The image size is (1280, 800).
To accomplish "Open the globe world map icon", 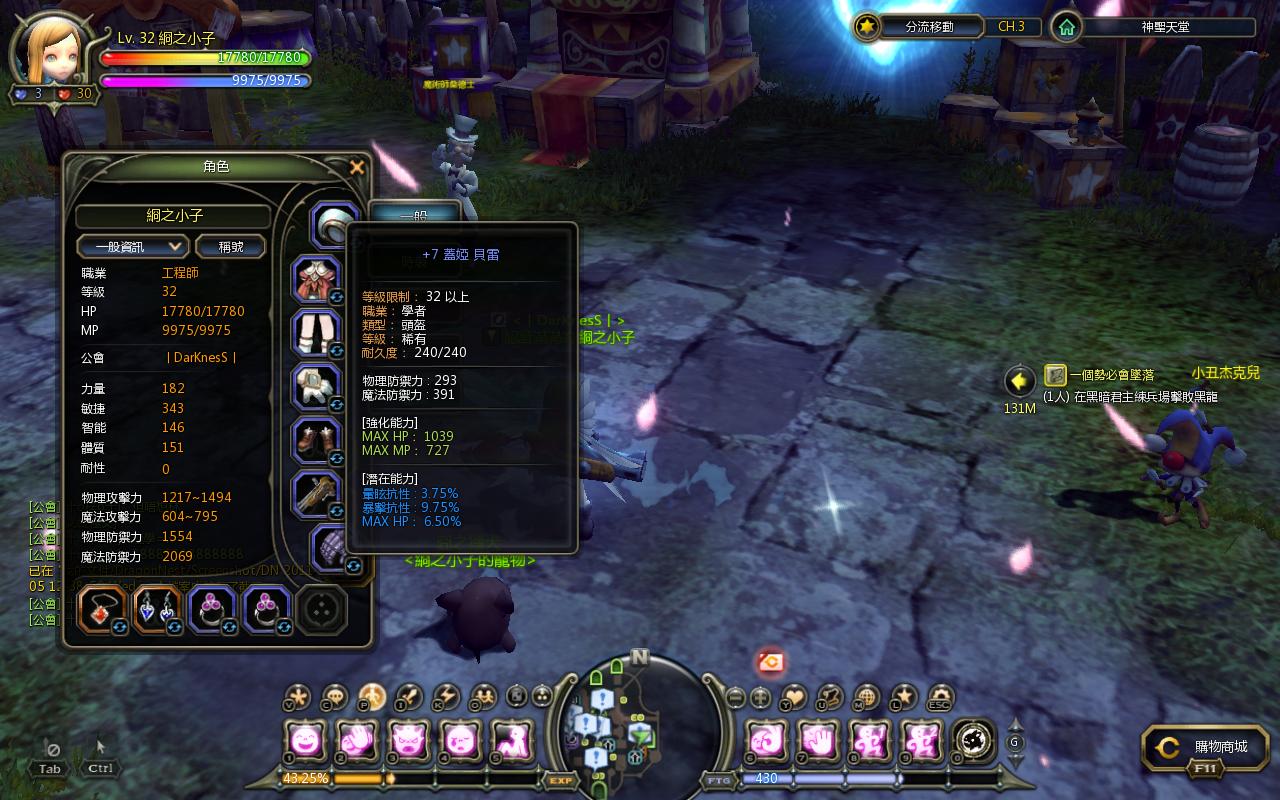I will coord(867,696).
